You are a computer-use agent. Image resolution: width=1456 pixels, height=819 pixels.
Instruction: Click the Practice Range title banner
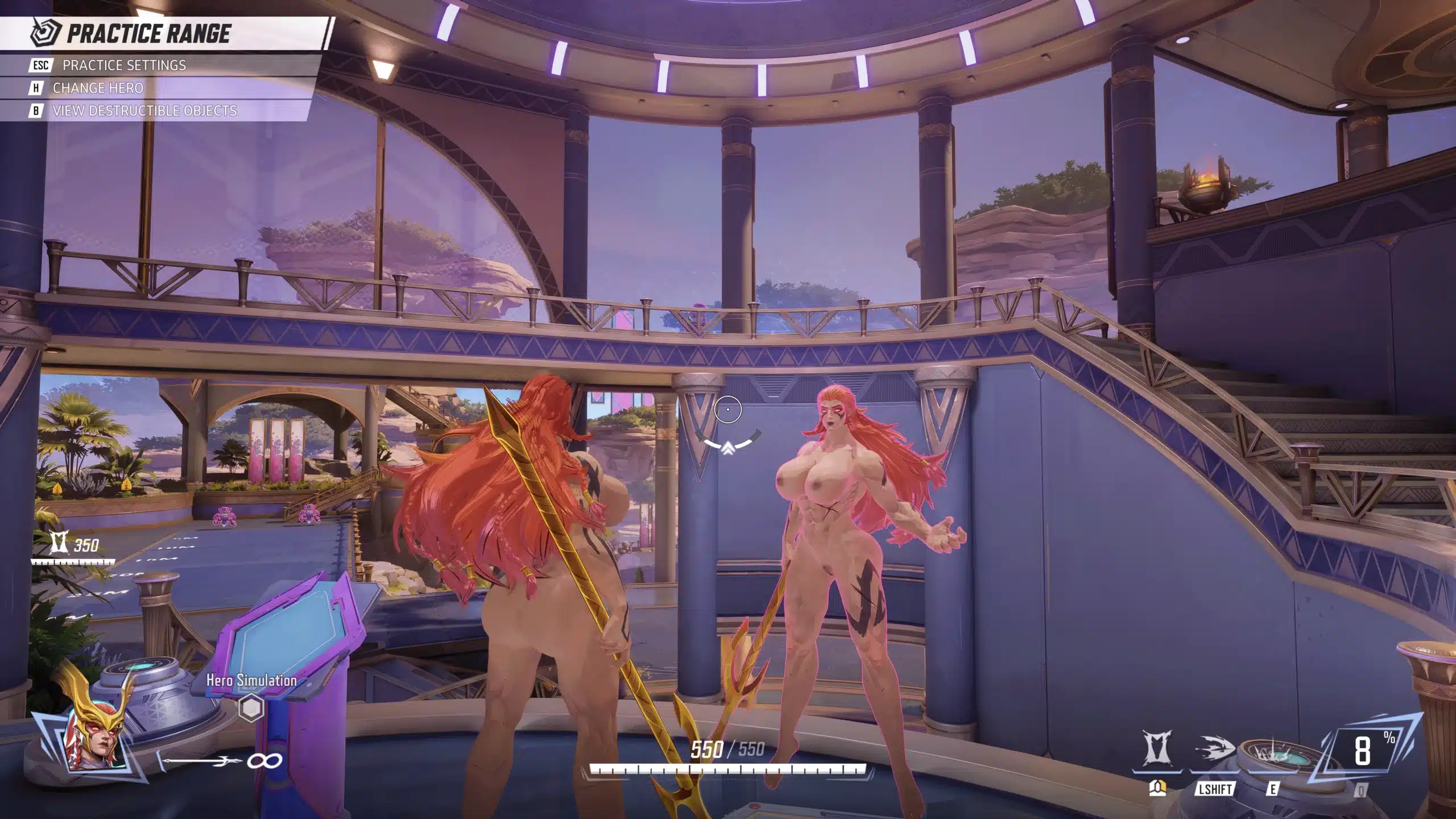click(x=148, y=34)
